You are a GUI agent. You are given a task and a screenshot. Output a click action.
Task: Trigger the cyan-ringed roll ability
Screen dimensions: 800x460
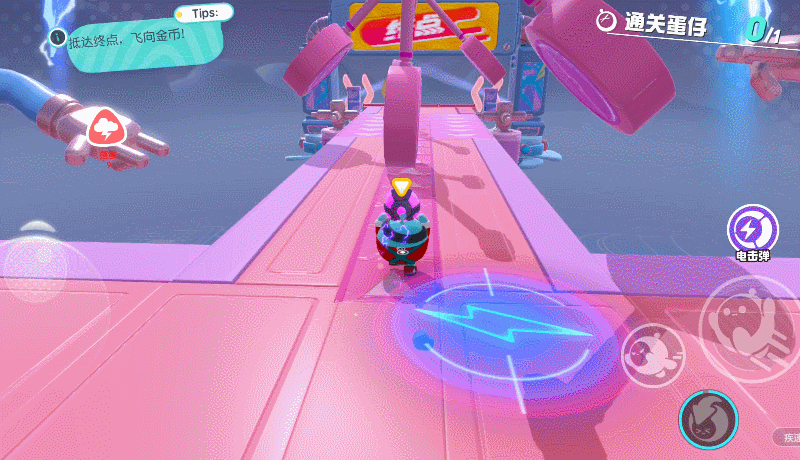[x=708, y=418]
